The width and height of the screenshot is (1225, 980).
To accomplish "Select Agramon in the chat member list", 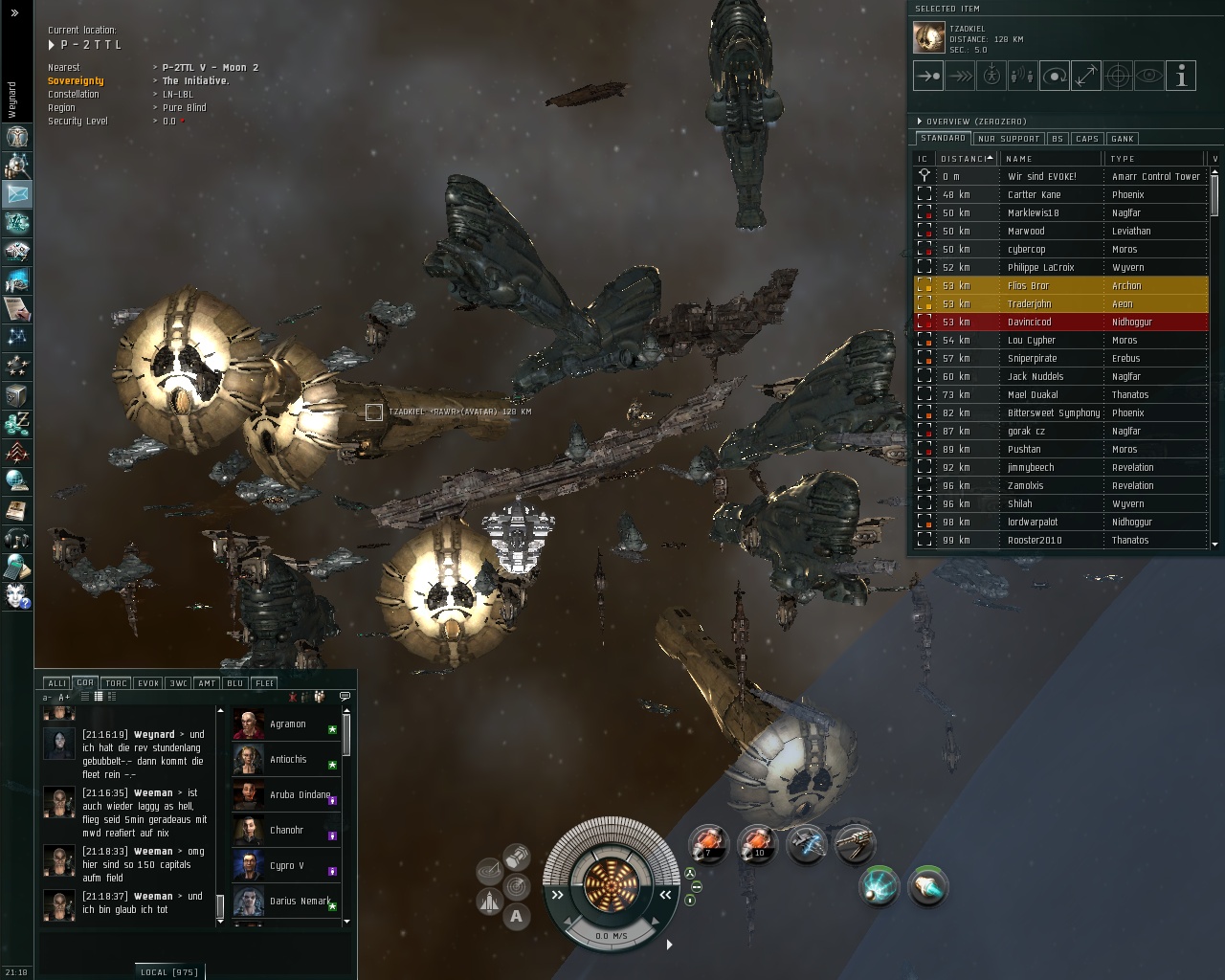I will [x=287, y=724].
